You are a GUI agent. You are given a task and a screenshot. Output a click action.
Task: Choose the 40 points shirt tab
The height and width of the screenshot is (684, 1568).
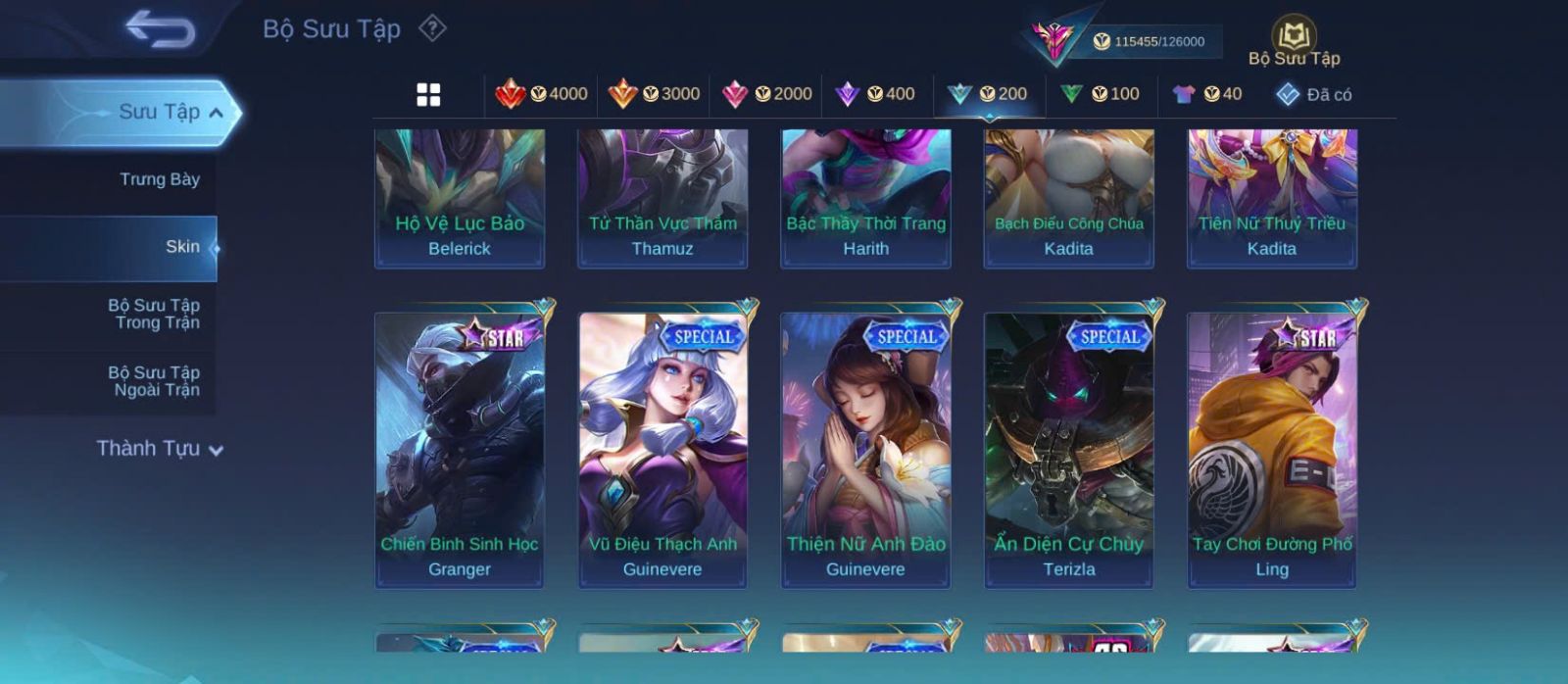pyautogui.click(x=1207, y=94)
